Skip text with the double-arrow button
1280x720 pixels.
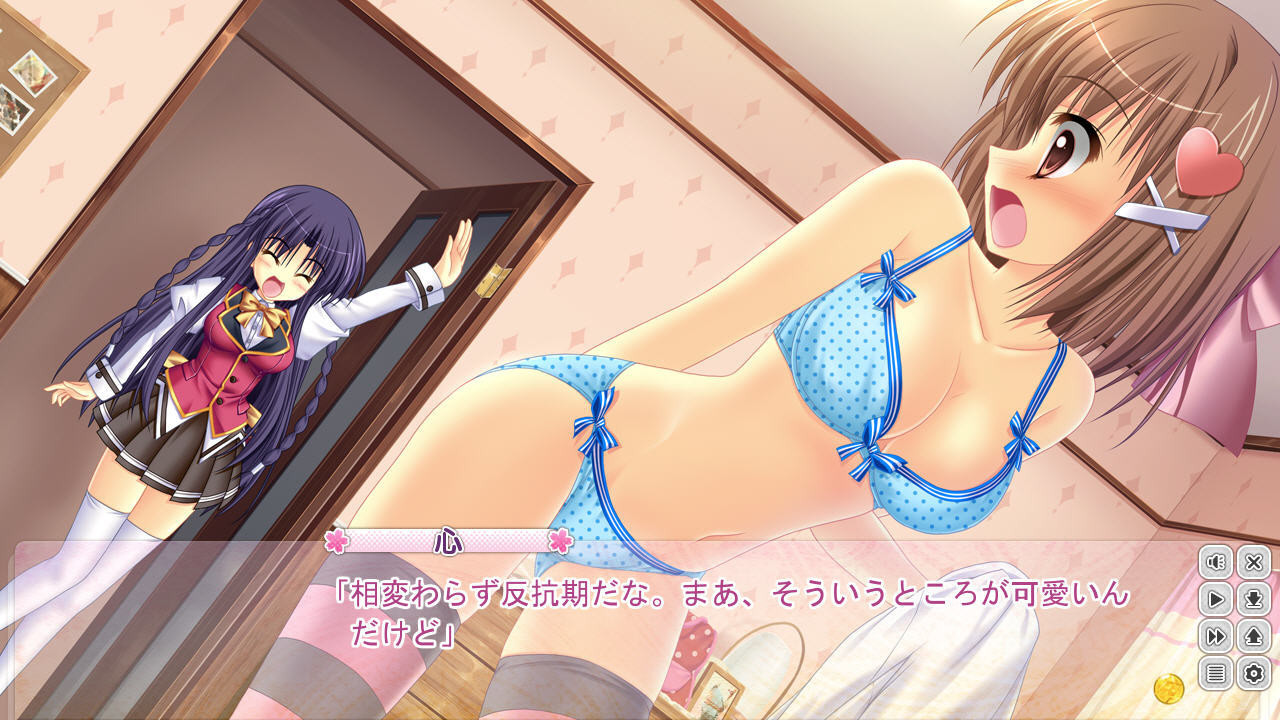point(1216,637)
